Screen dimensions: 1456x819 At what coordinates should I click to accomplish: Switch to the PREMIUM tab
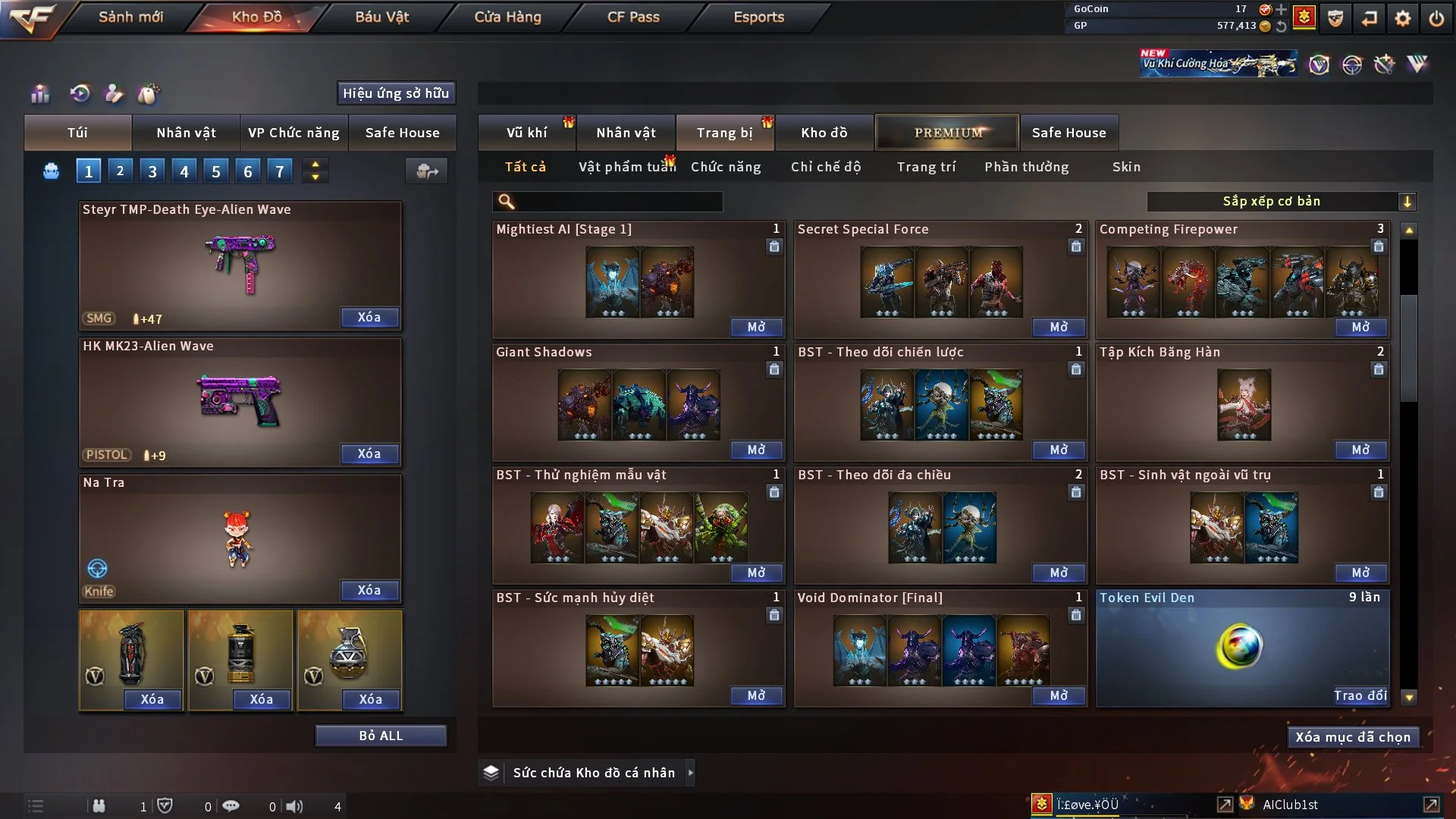coord(947,132)
